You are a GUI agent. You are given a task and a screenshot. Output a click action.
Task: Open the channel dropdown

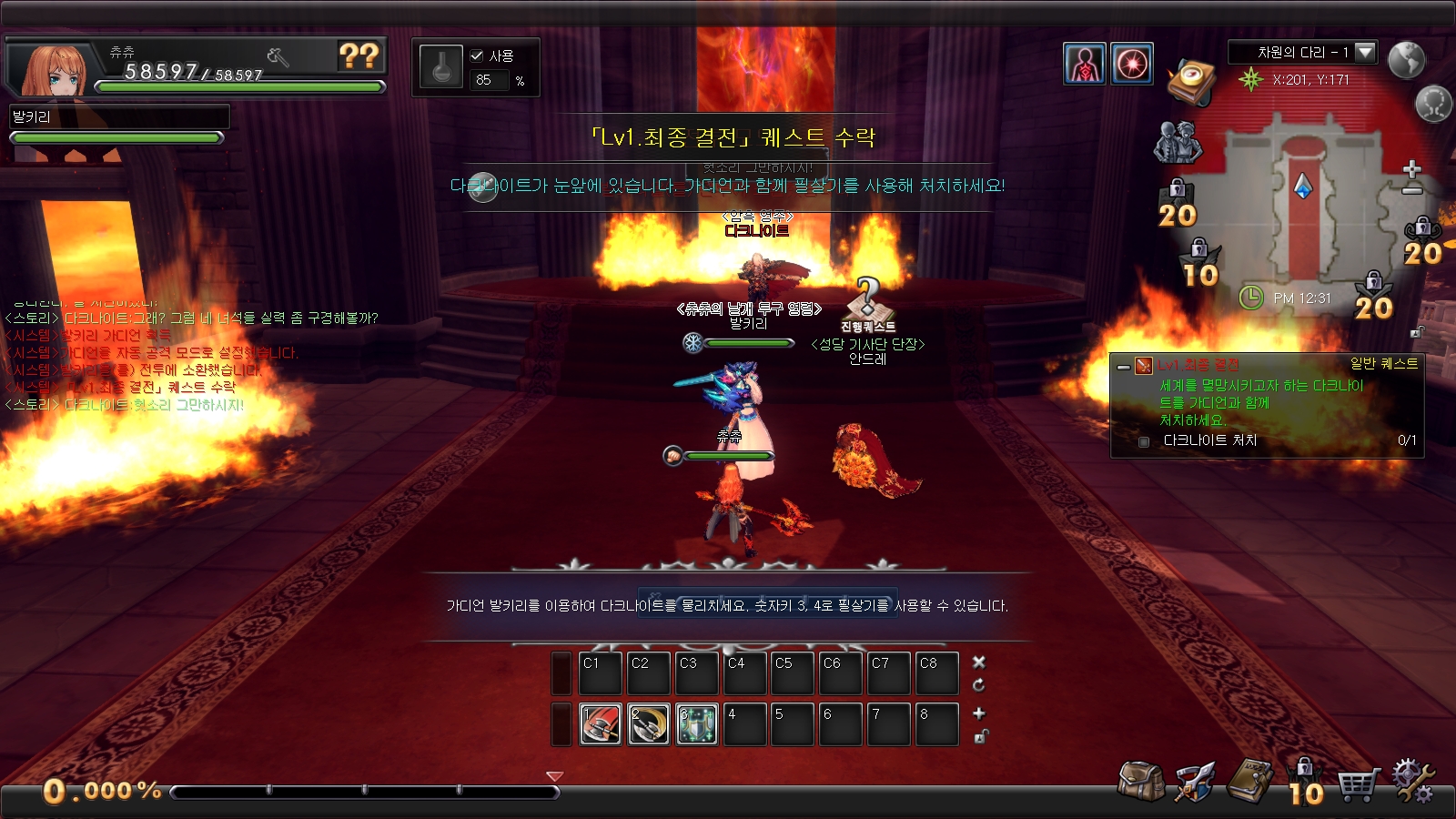1365,52
